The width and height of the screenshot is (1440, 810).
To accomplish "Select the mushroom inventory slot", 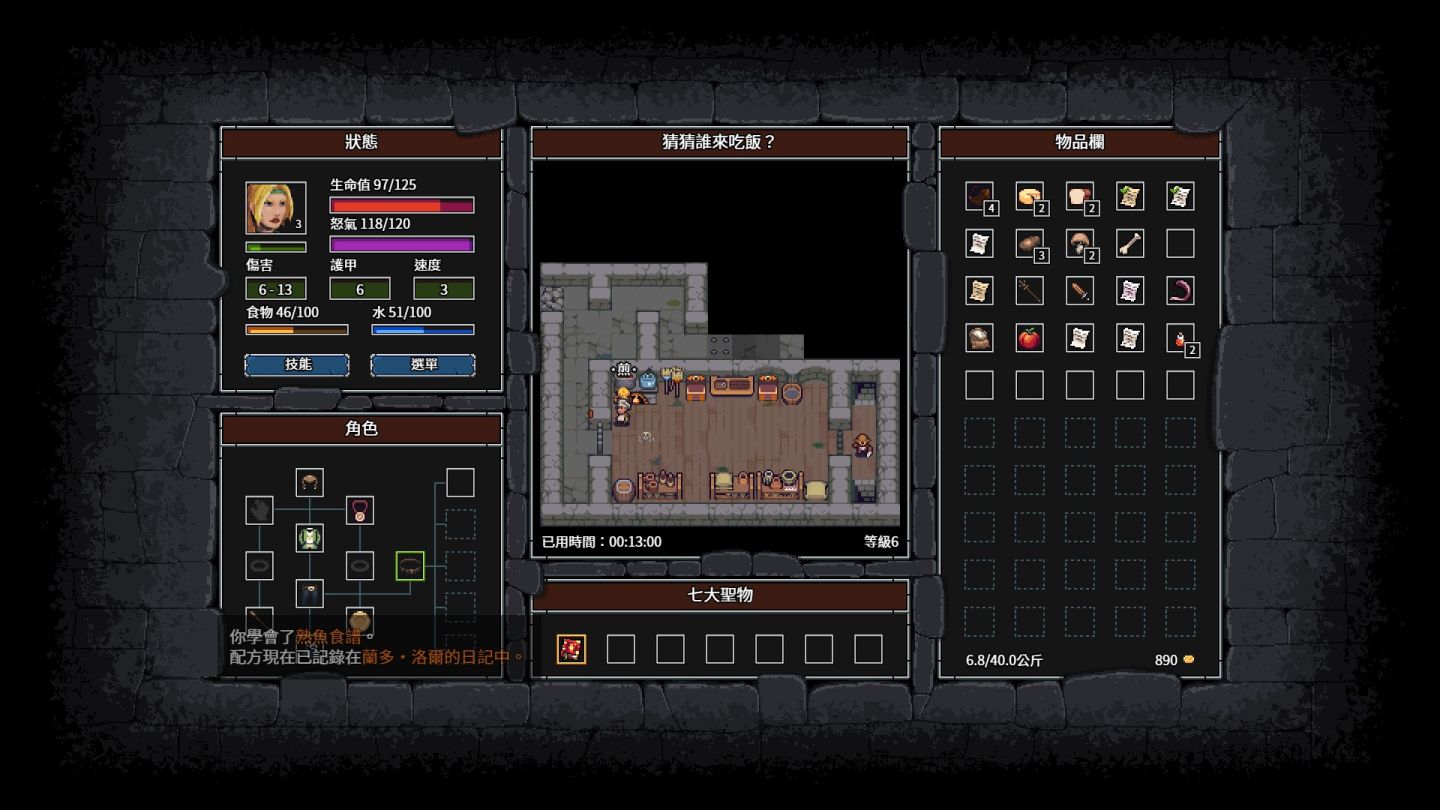I will [1079, 243].
